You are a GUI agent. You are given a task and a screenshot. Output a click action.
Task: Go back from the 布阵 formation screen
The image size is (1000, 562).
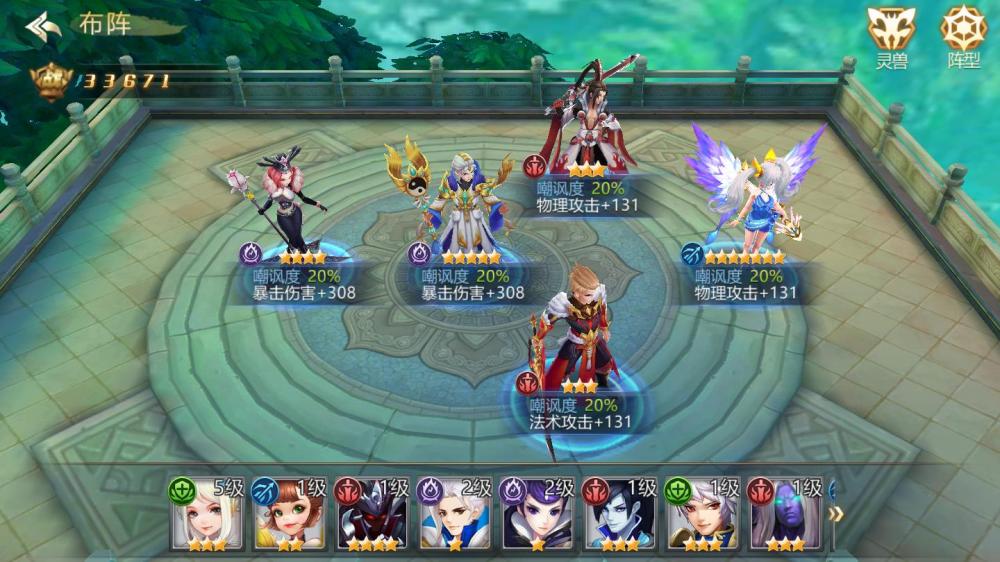coord(44,26)
